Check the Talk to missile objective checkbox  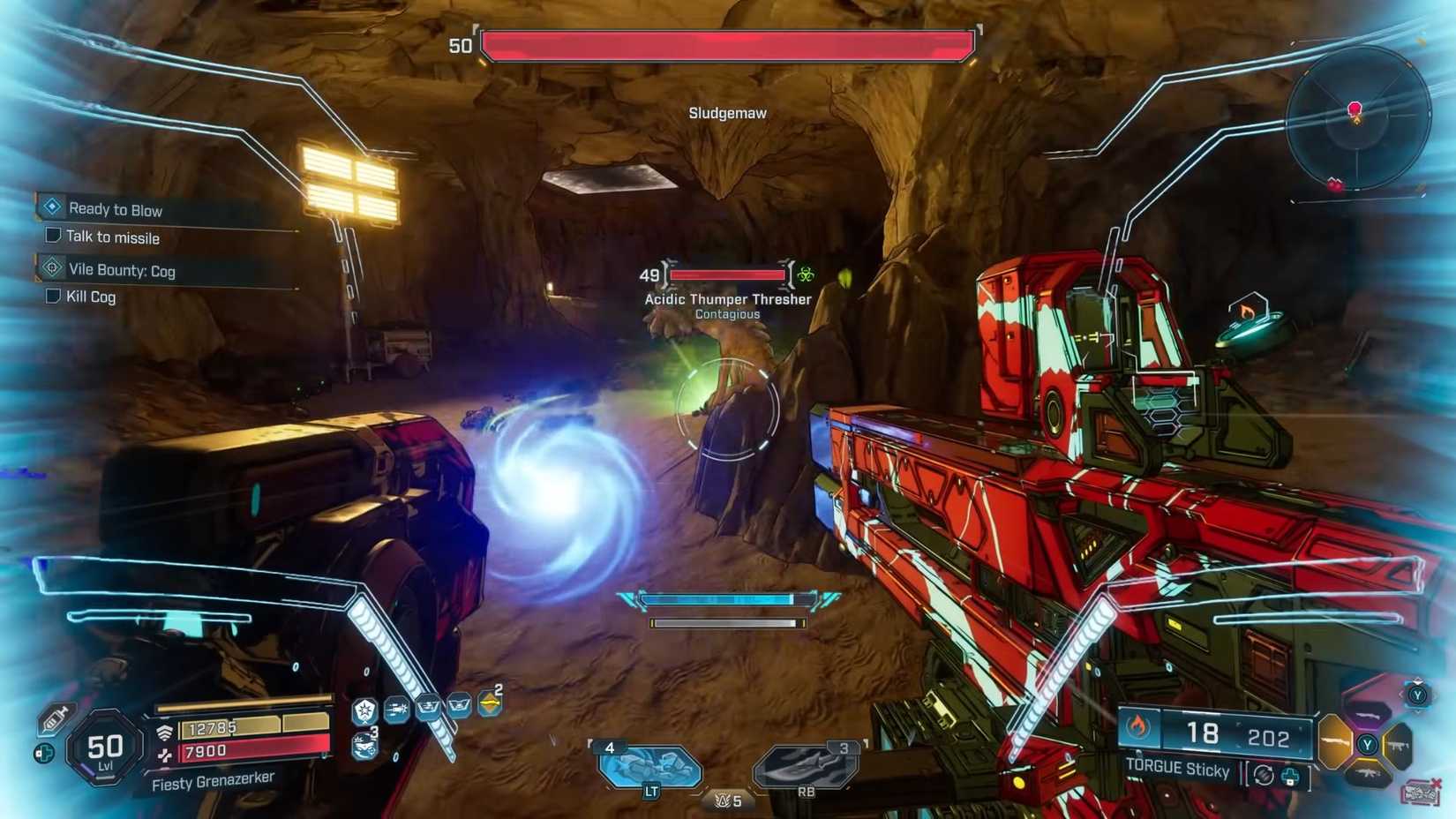pos(51,236)
